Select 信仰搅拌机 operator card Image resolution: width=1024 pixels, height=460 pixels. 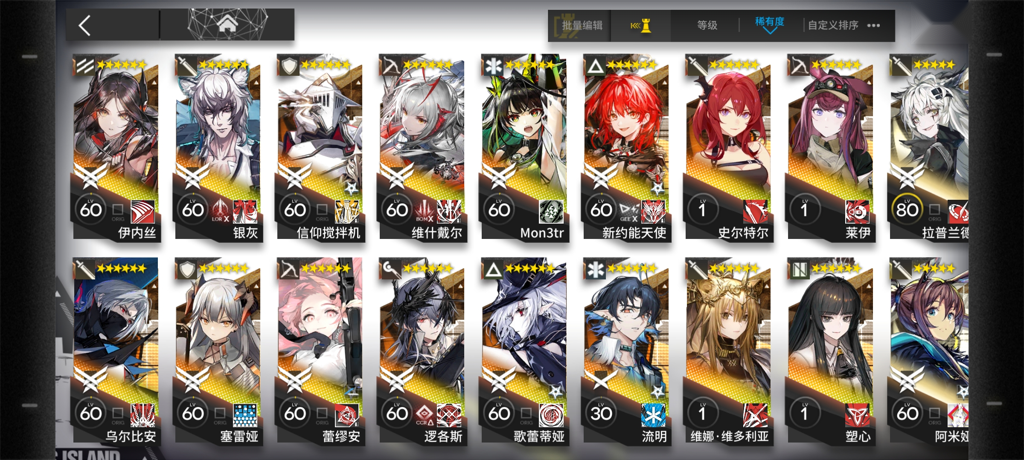click(320, 140)
